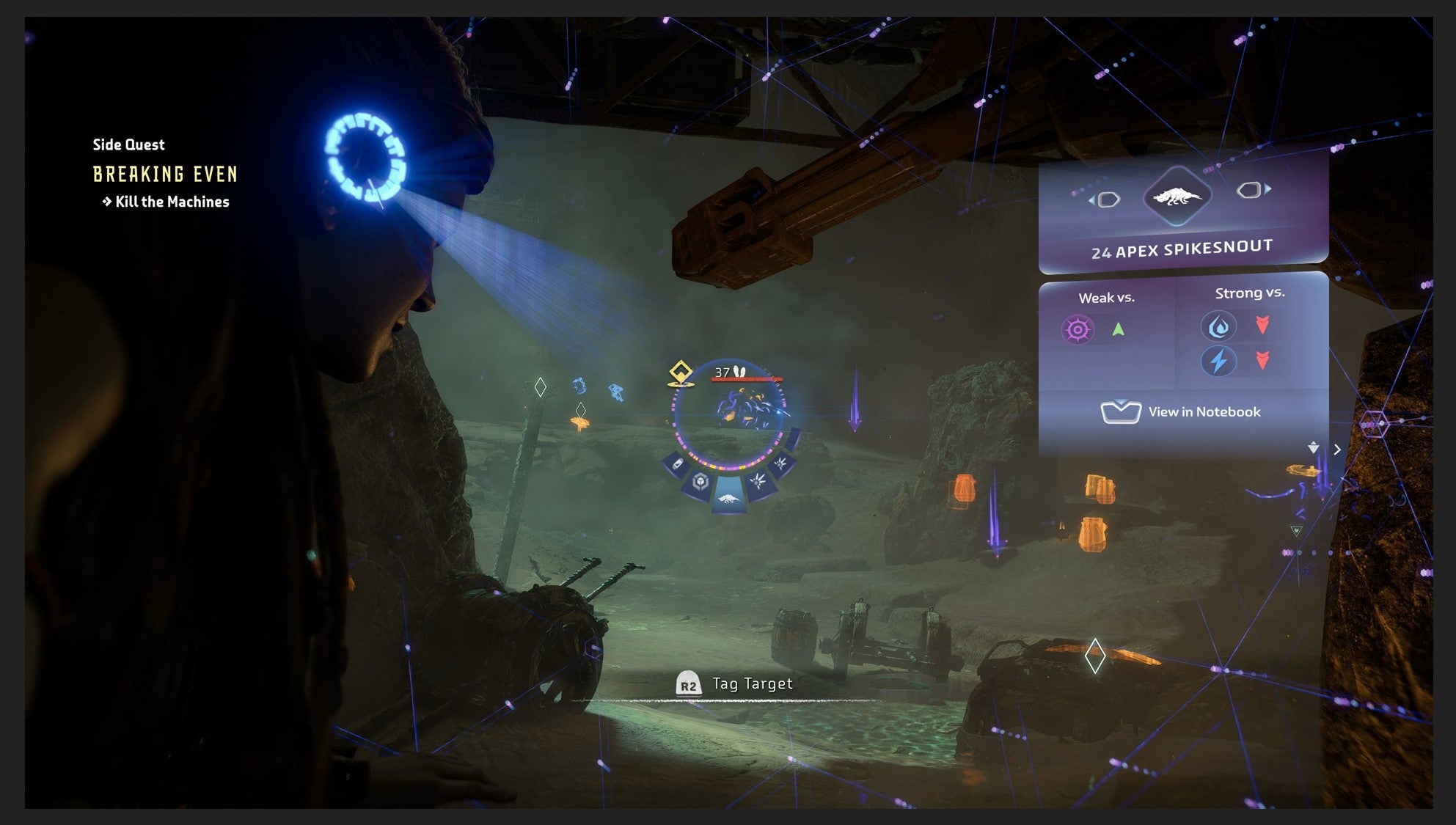Click the yellow quest marker above the machine
1456x825 pixels.
tap(681, 373)
